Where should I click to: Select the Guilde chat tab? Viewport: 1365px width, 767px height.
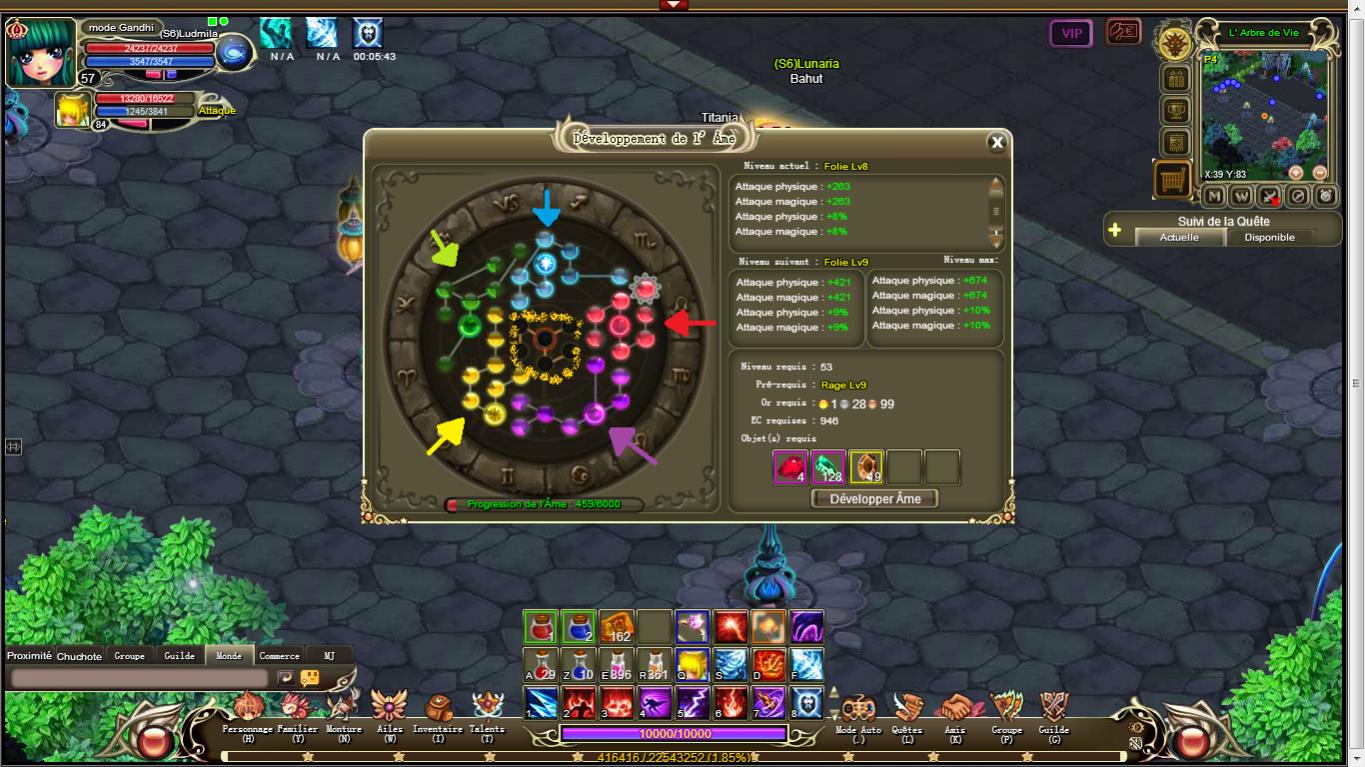click(179, 656)
